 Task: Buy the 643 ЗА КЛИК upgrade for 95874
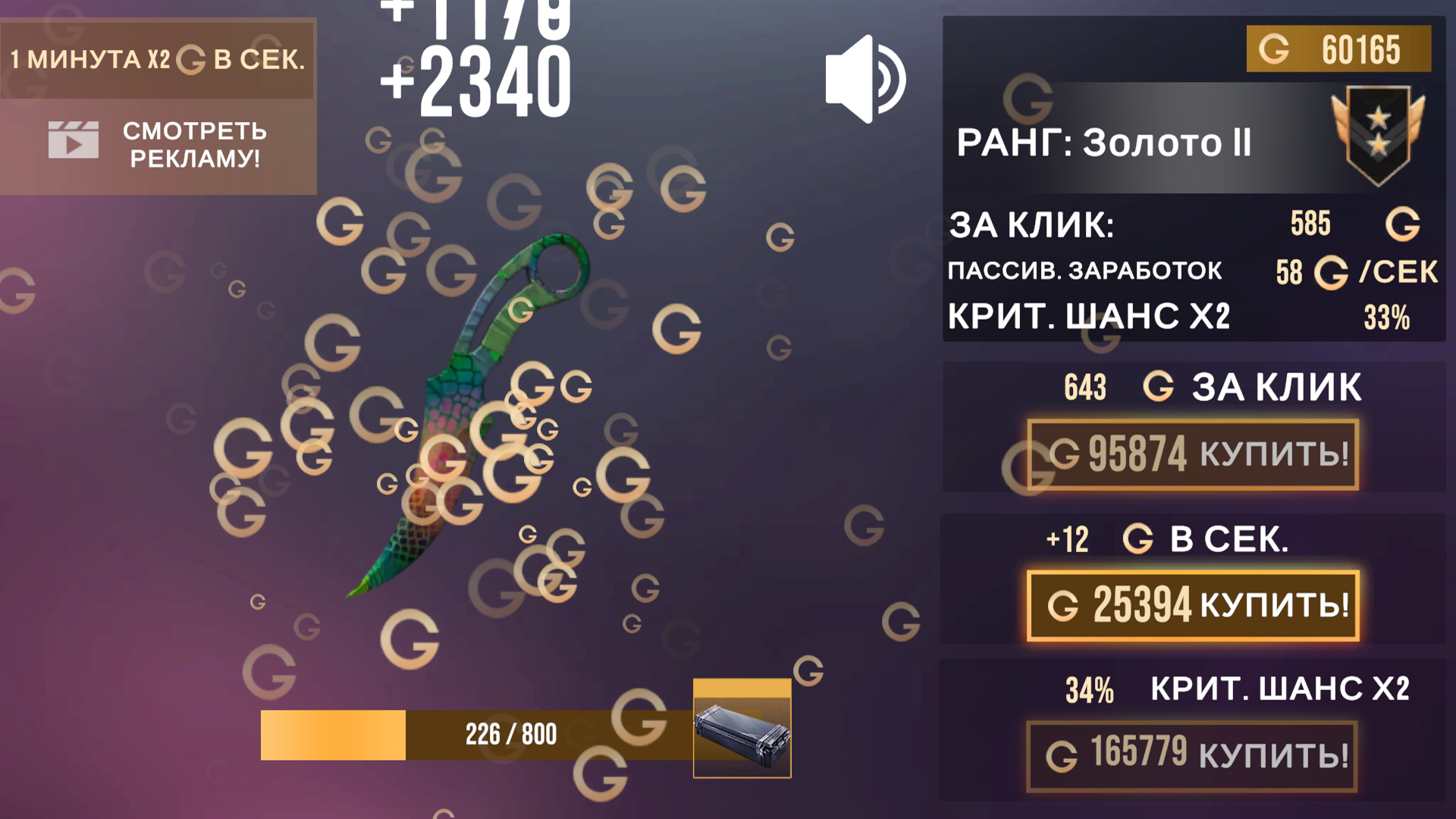coord(1193,453)
